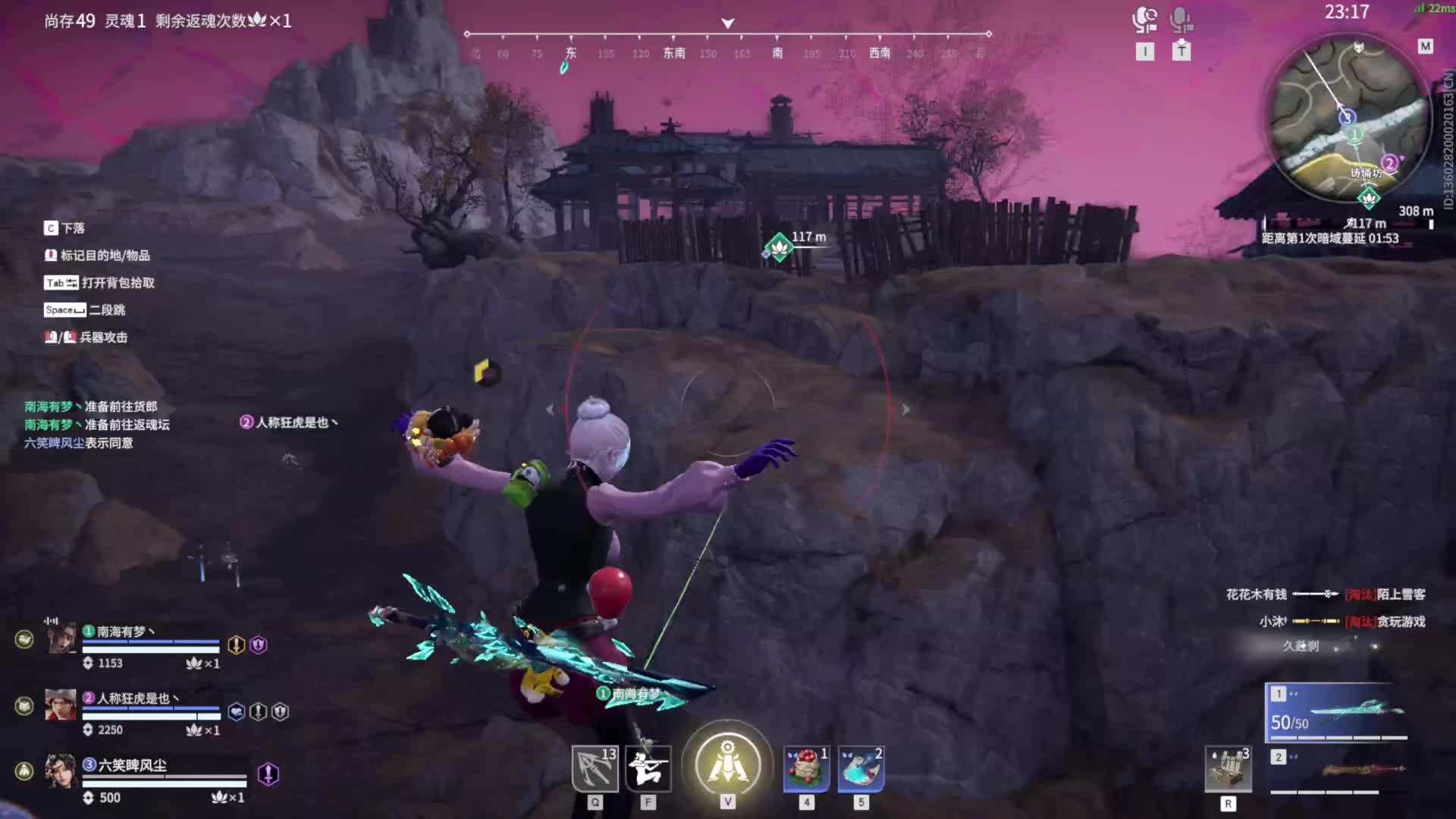This screenshot has height=819, width=1456.
Task: Switch to the secondary red weapon slot
Action: [1336, 770]
